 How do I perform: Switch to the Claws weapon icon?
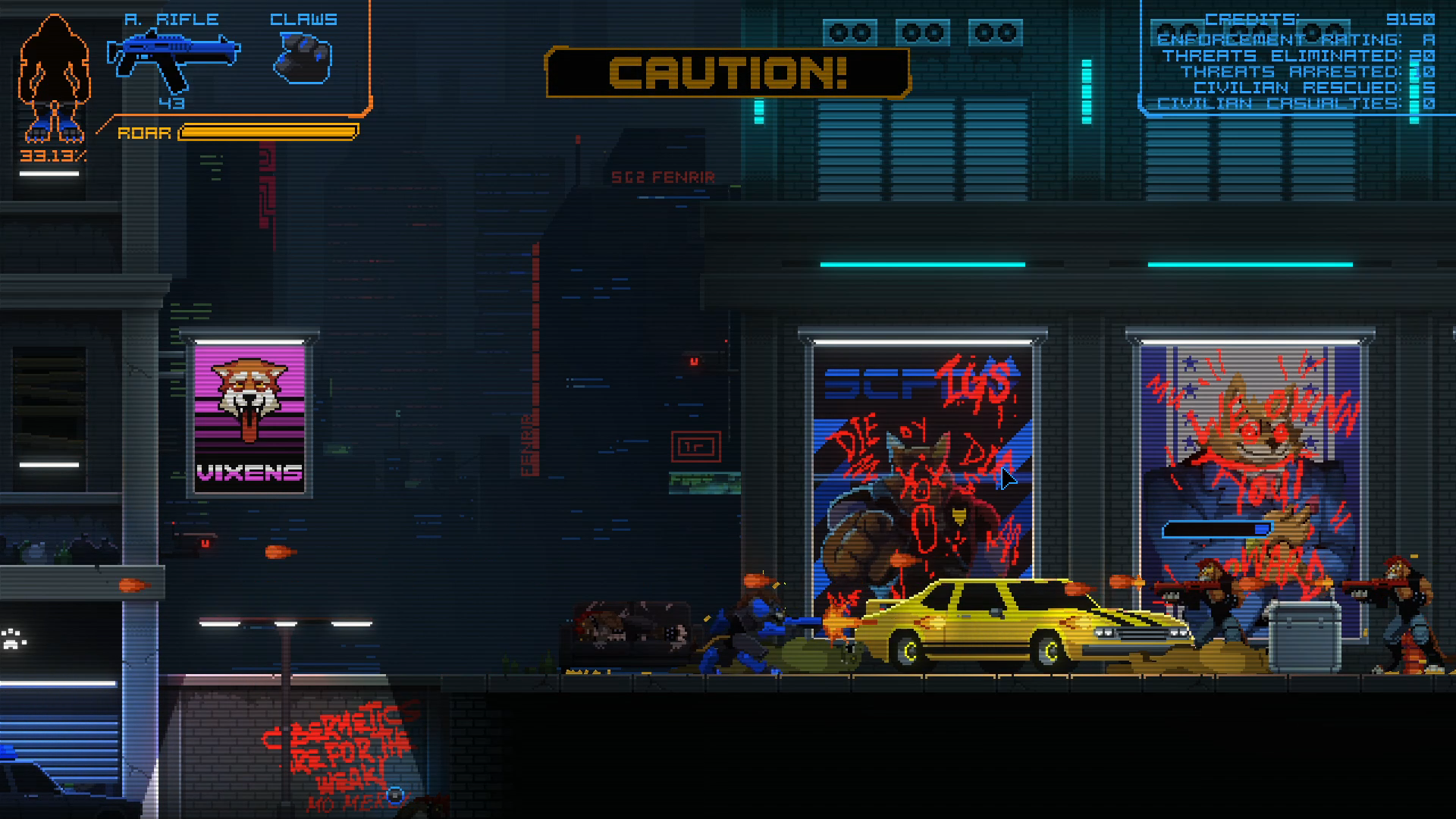coord(303,58)
